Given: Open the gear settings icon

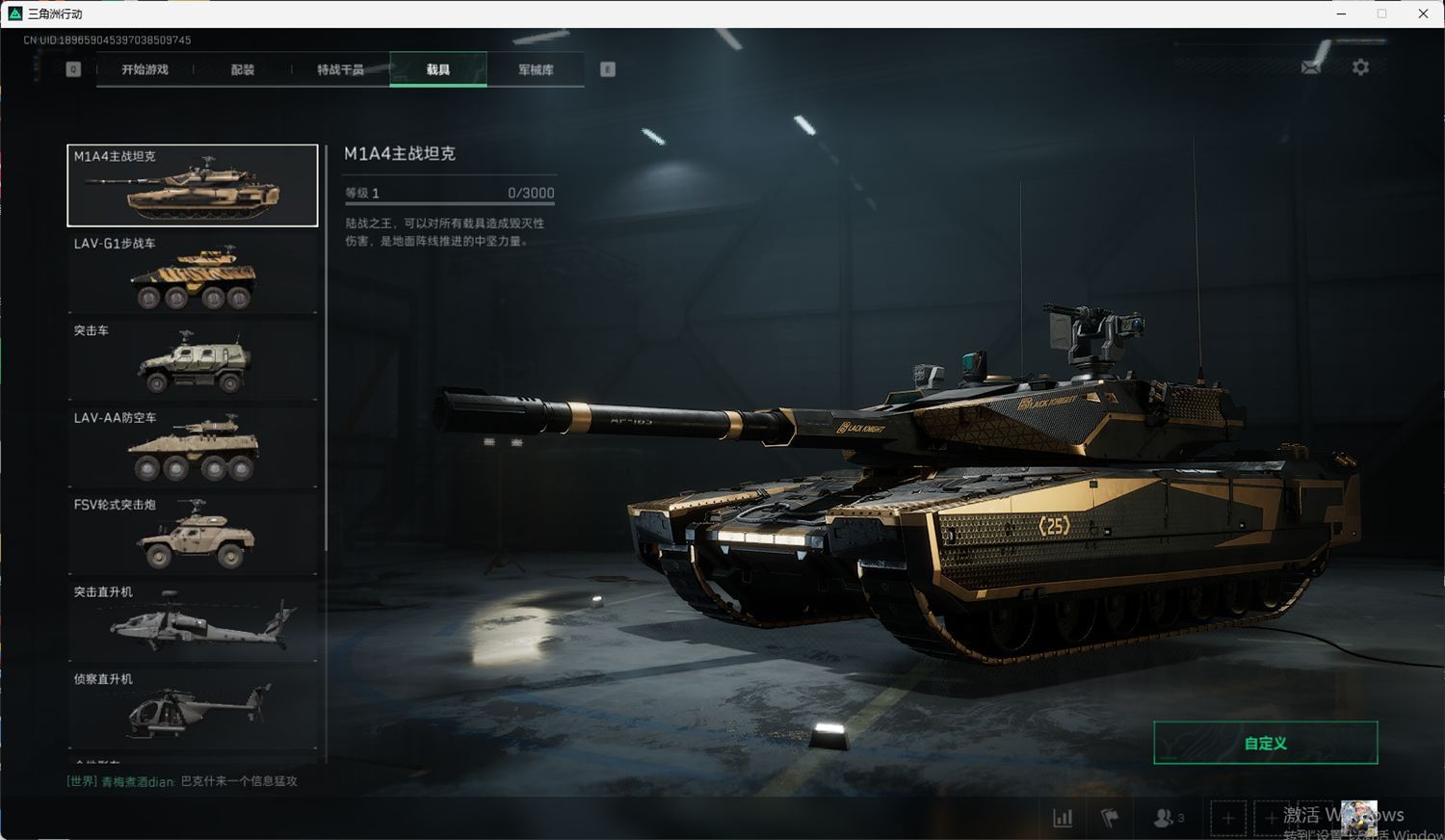Looking at the screenshot, I should click(x=1360, y=67).
